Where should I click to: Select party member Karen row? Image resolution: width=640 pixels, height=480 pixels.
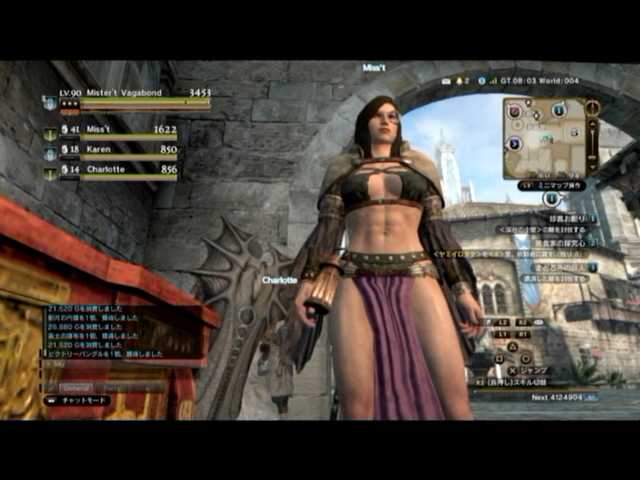pyautogui.click(x=112, y=151)
